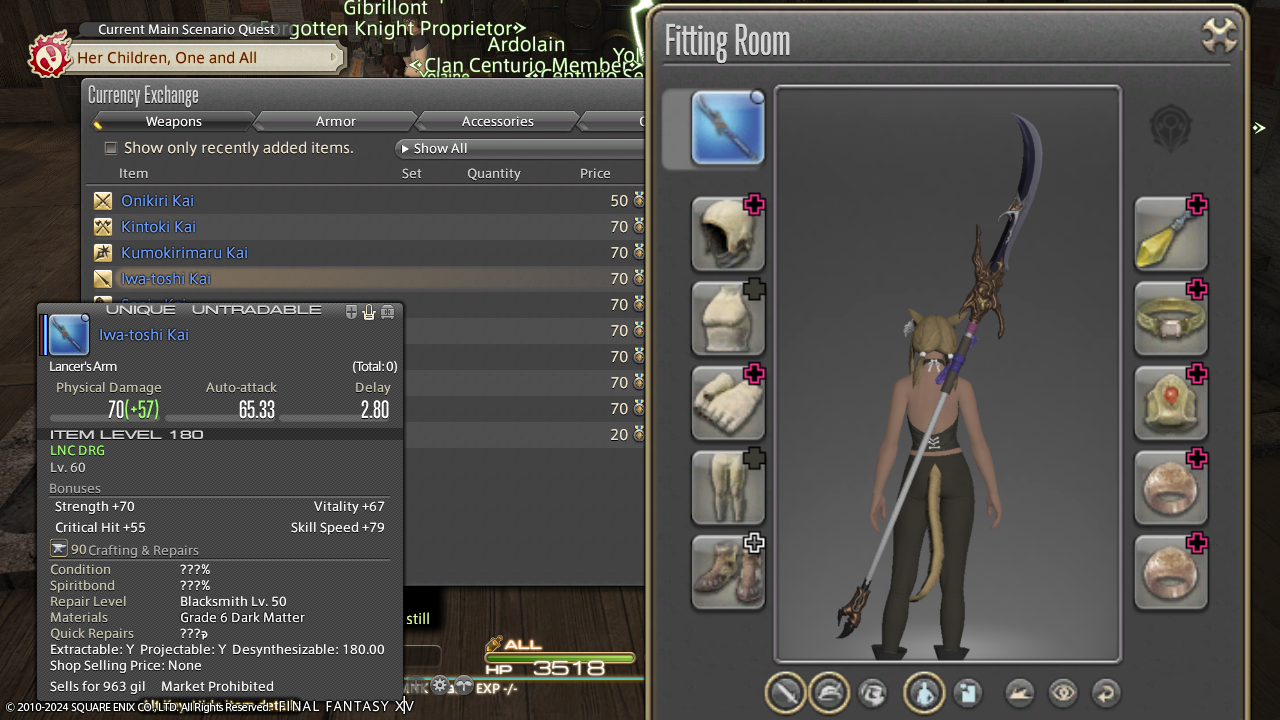Viewport: 1280px width, 720px height.
Task: Open the Armor tab
Action: pyautogui.click(x=335, y=121)
